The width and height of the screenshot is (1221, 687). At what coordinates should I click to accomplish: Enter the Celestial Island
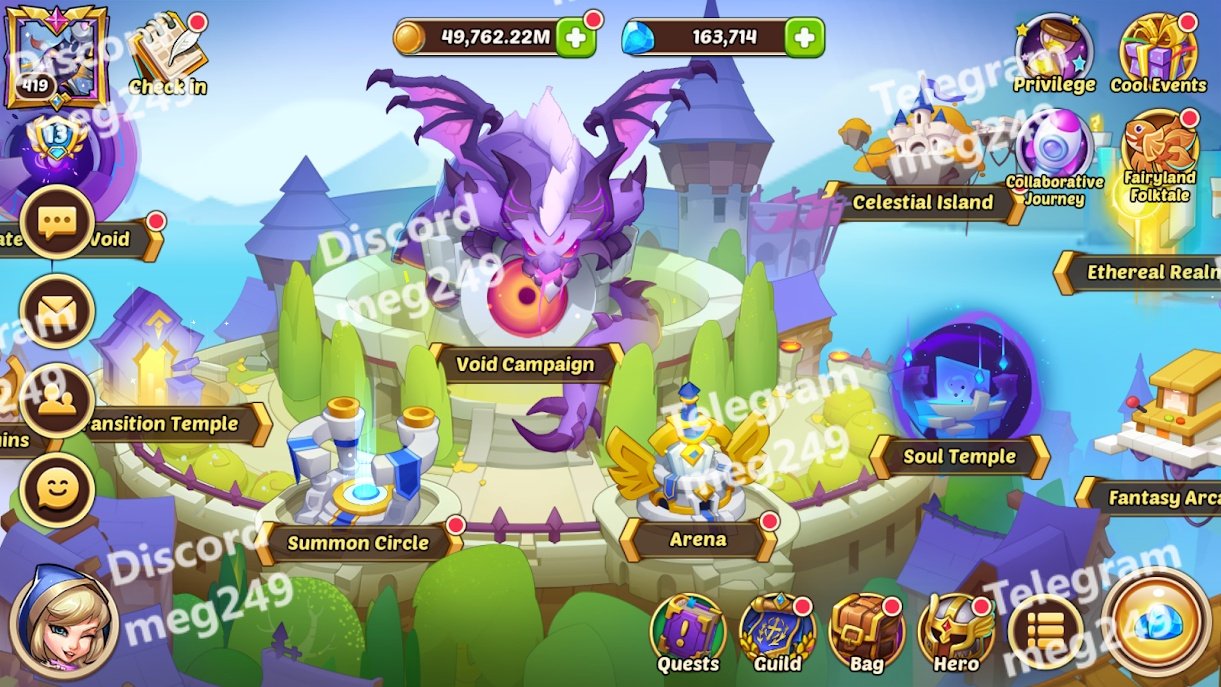coord(922,202)
